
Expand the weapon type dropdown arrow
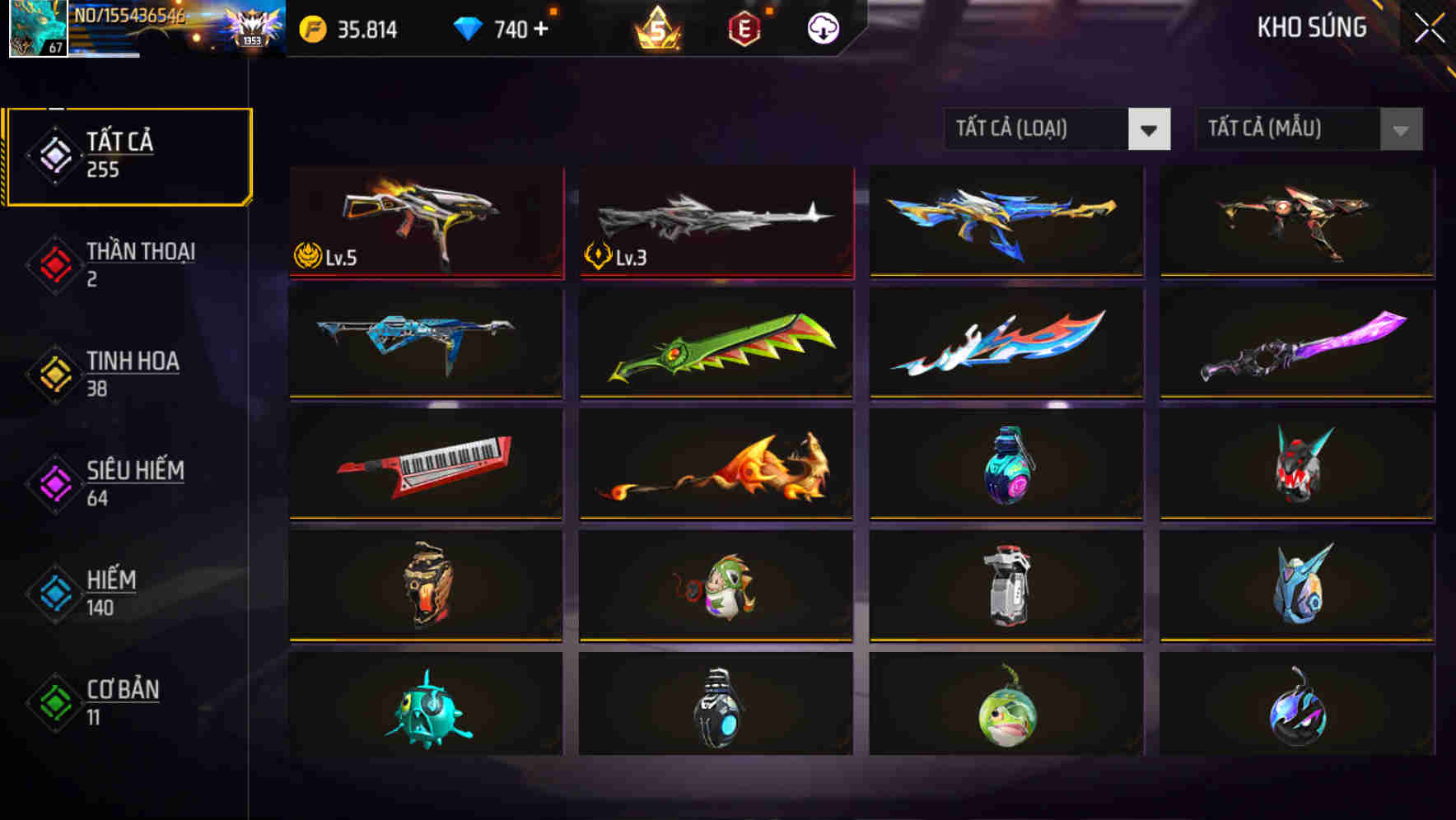1150,129
